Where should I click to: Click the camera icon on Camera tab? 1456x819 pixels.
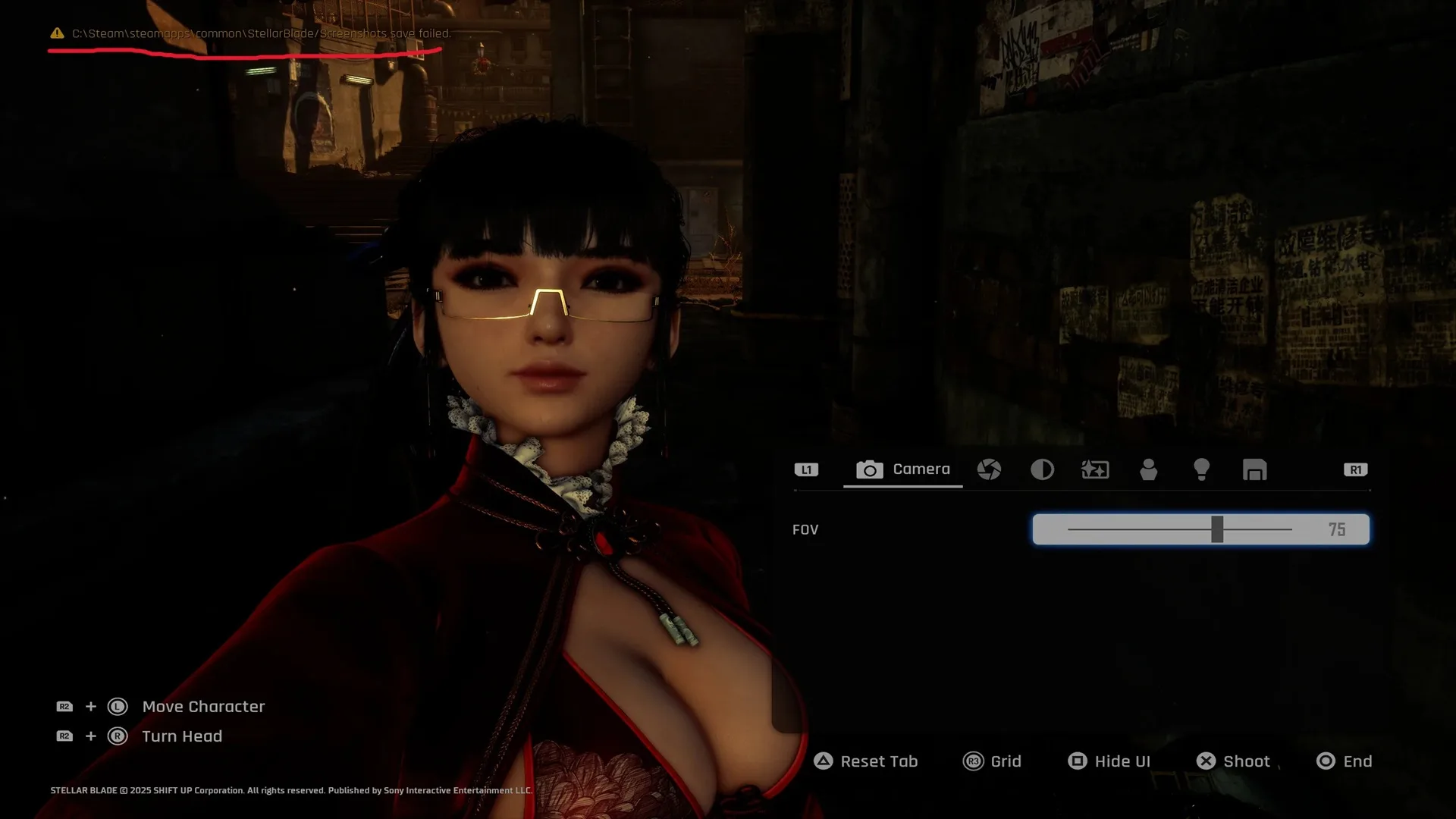(x=870, y=469)
